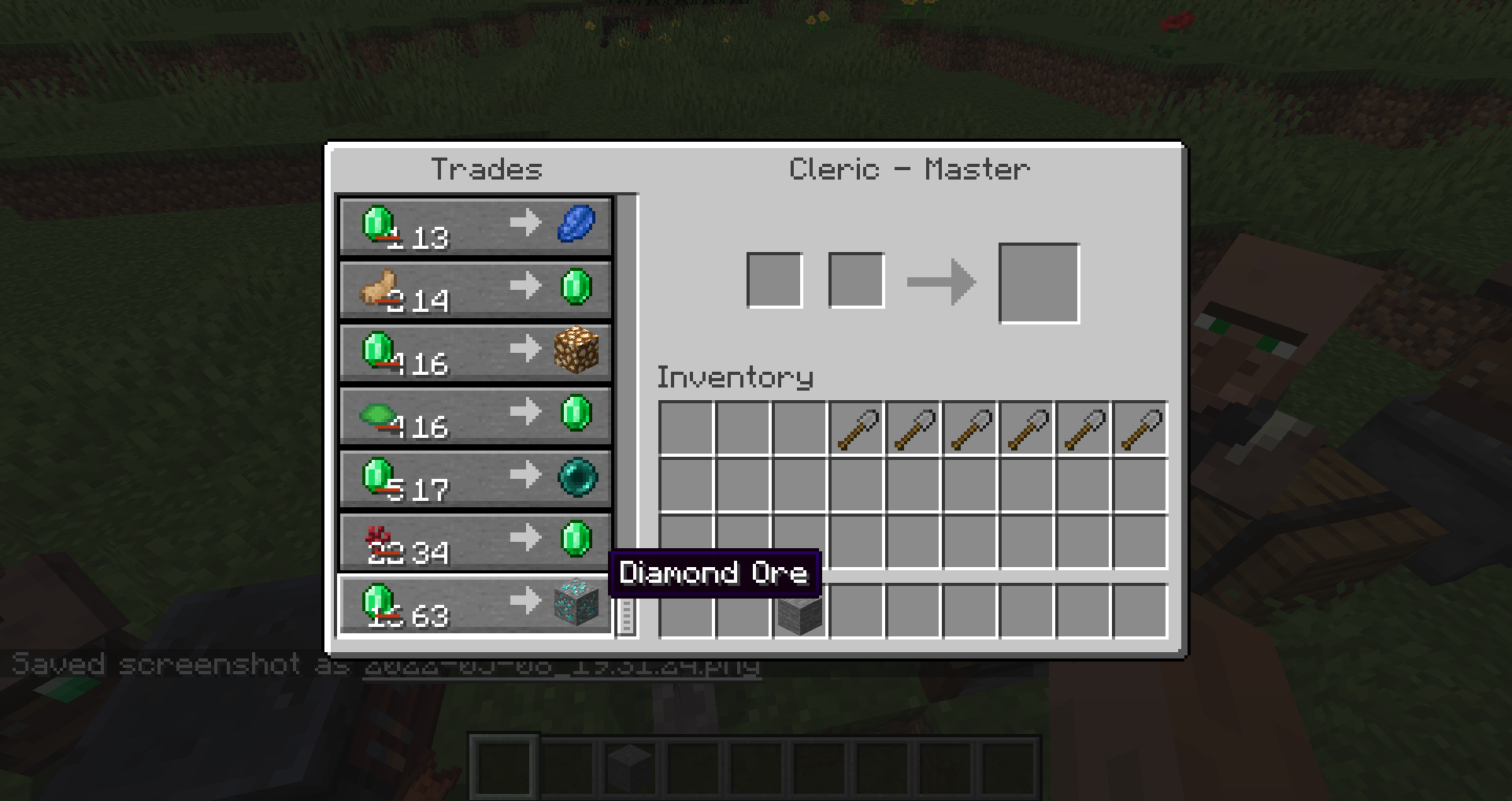The image size is (1512, 801).
Task: Open the saved screenshot file link
Action: (x=561, y=666)
